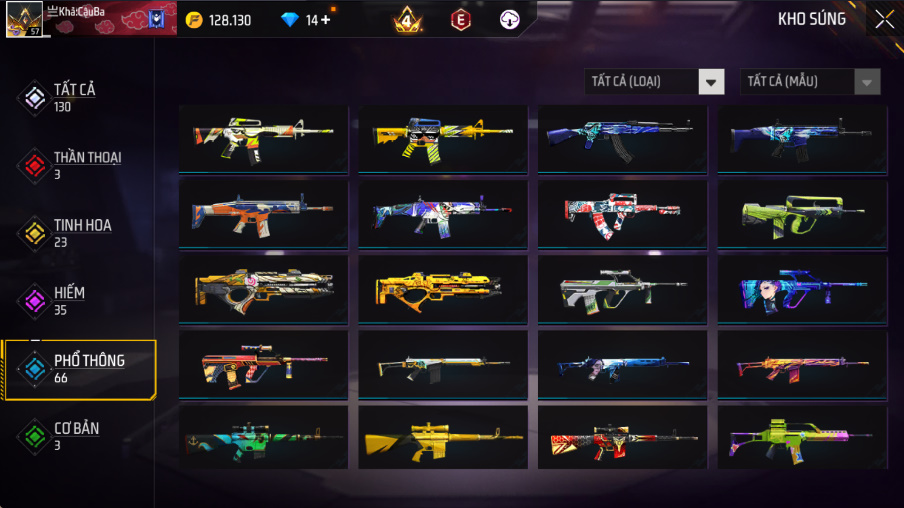Select the Hiếm rarity tab
The height and width of the screenshot is (508, 904).
pos(70,299)
